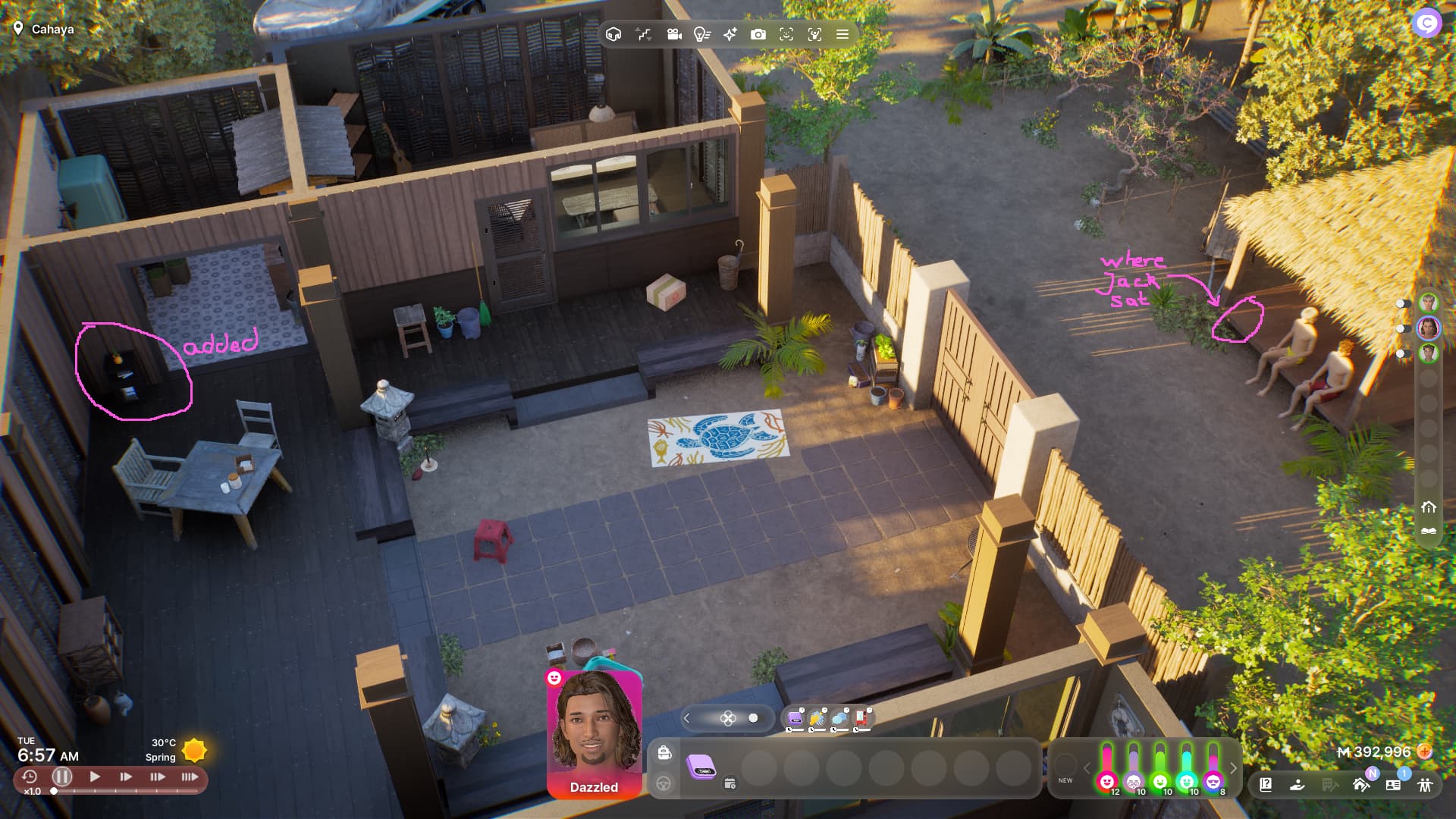The width and height of the screenshot is (1456, 819).
Task: Switch to the fastest time speed
Action: (190, 777)
